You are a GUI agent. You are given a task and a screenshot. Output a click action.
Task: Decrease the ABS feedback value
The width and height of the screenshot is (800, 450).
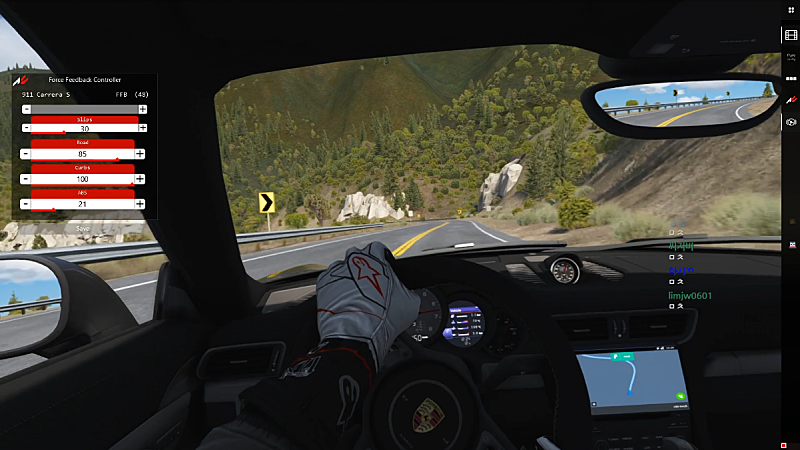(26, 203)
